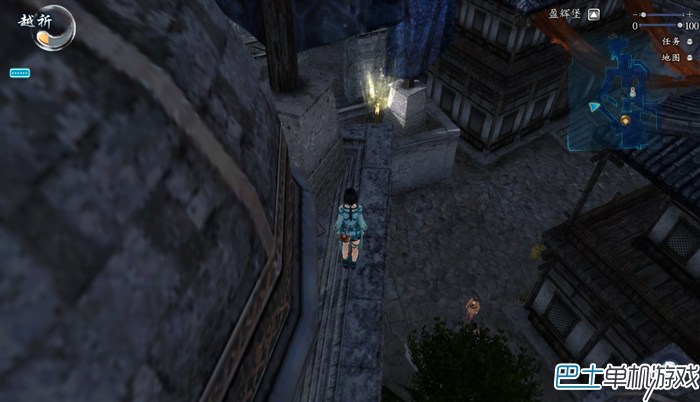Zoom in the minimap with the plus button

[692, 15]
